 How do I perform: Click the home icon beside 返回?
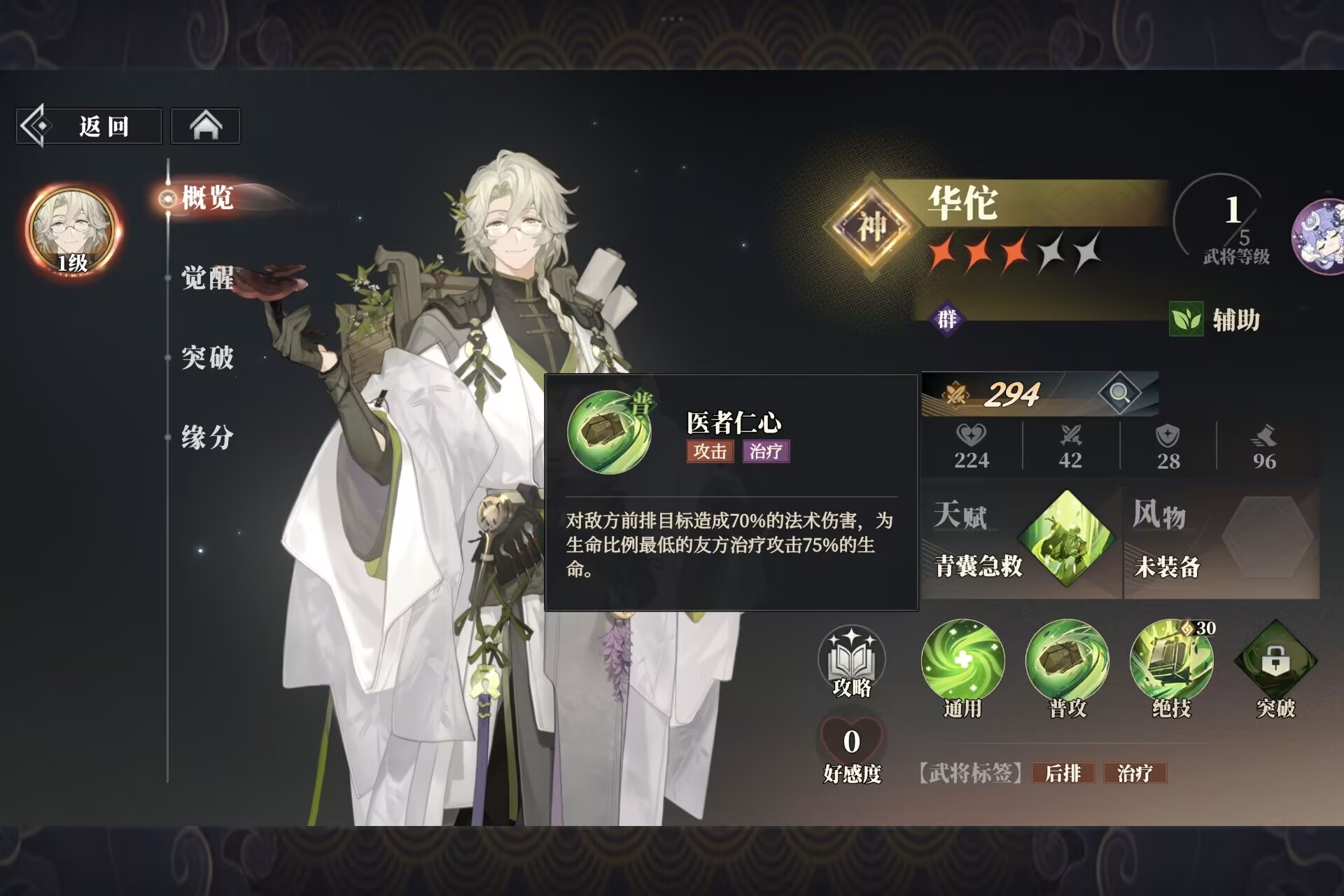tap(205, 125)
